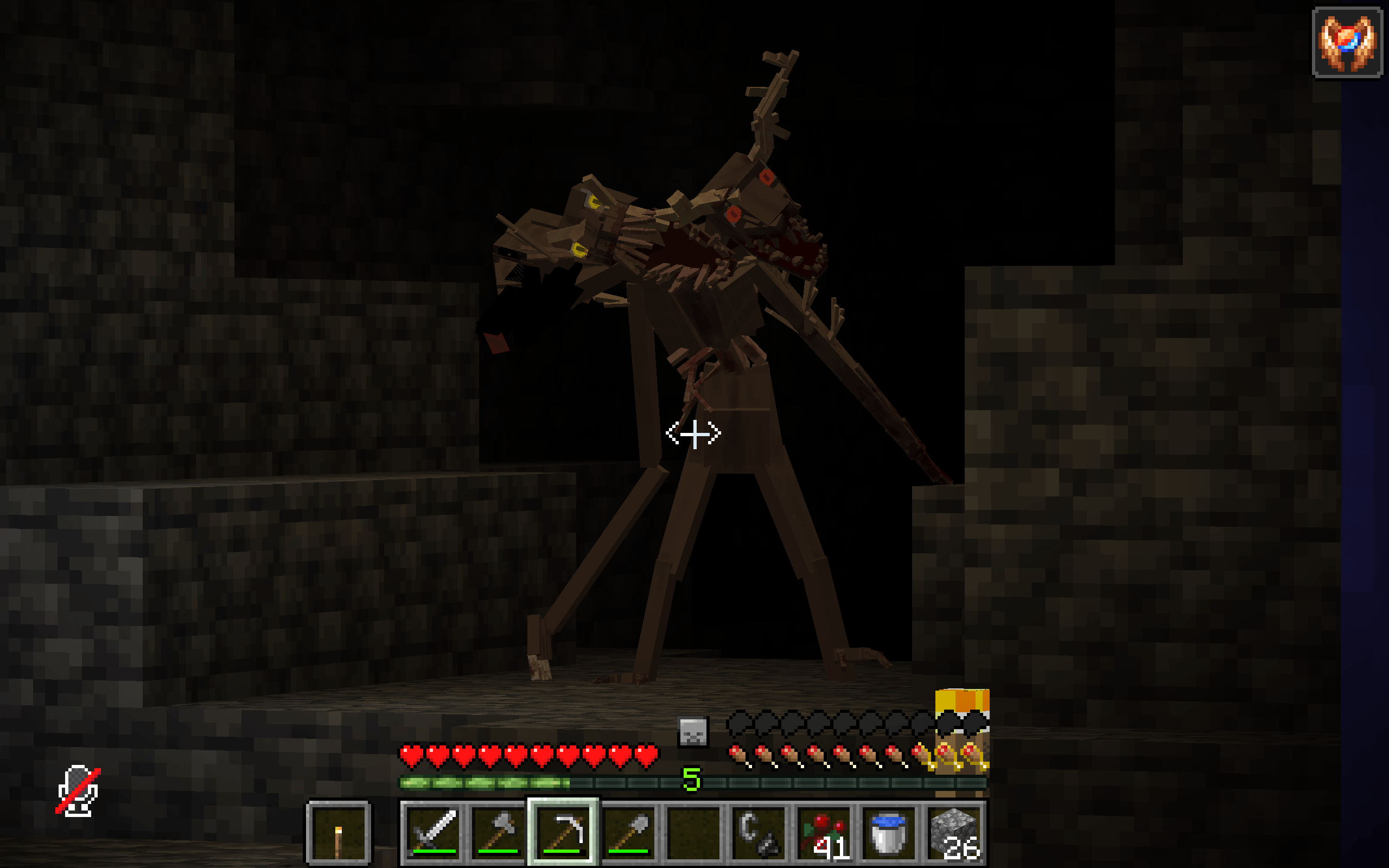Click the torch in the offhand slot

coord(339,835)
